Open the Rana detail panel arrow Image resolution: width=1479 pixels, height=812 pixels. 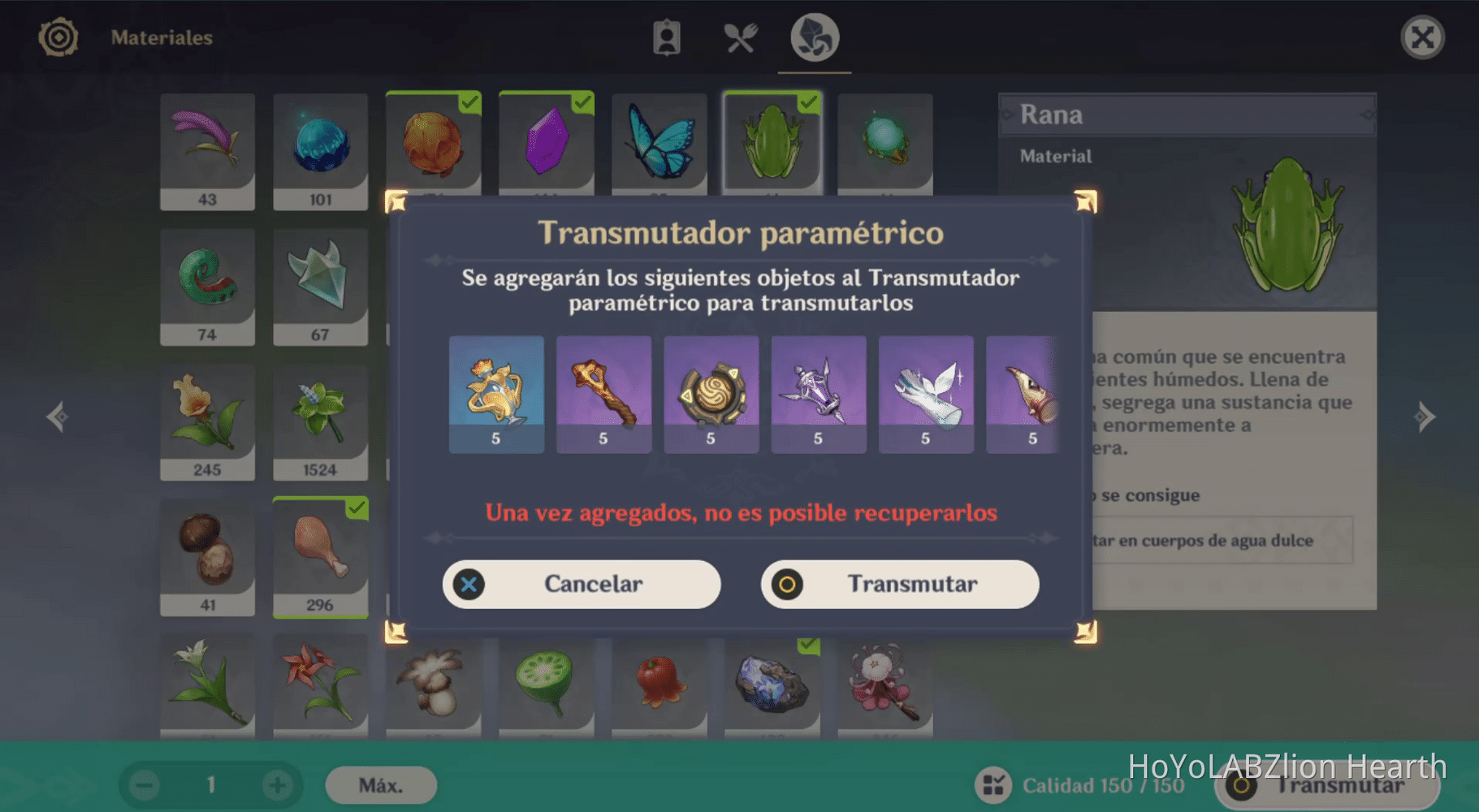coord(1367,114)
